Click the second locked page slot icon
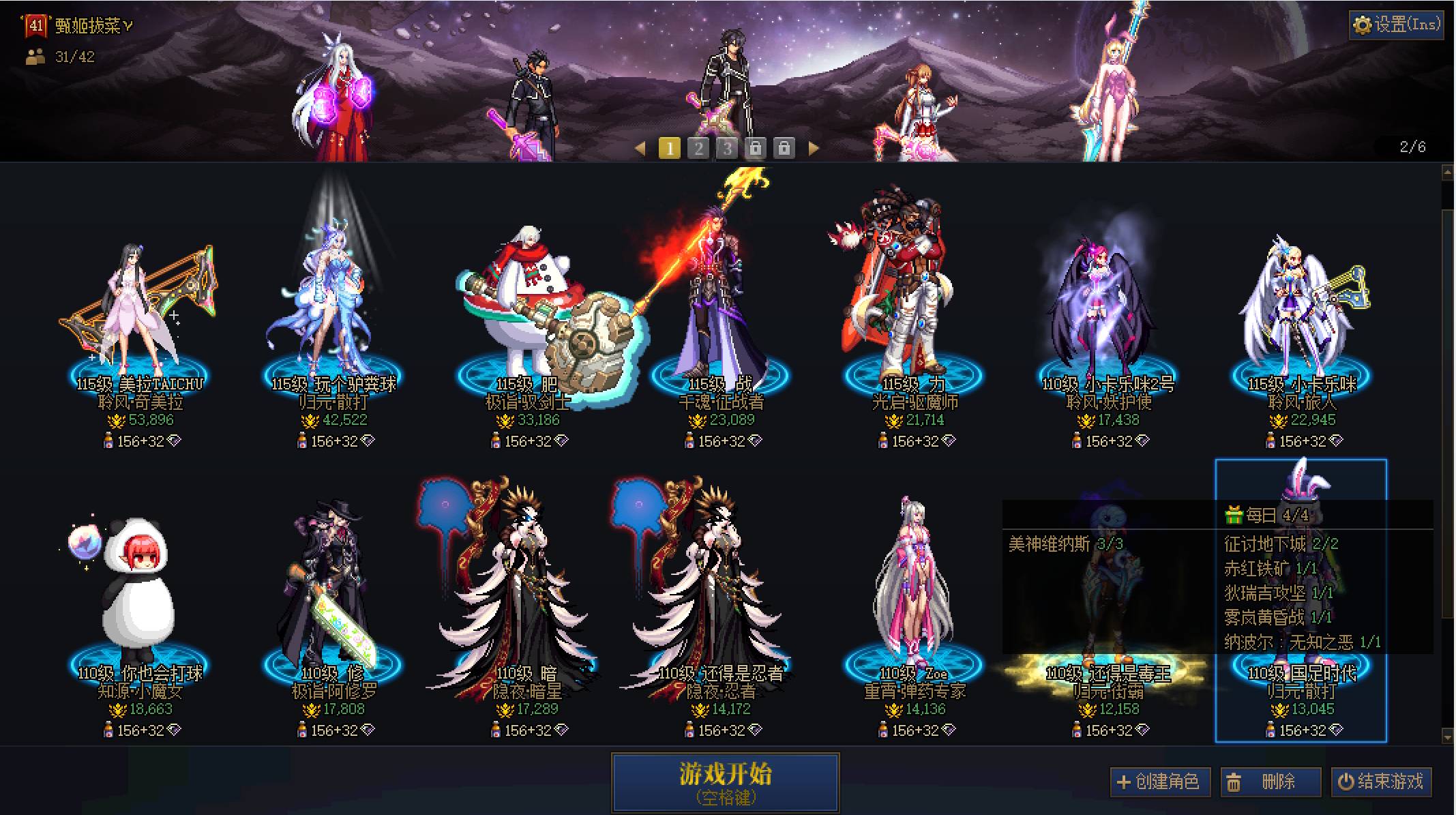Image resolution: width=1456 pixels, height=815 pixels. pyautogui.click(x=785, y=147)
